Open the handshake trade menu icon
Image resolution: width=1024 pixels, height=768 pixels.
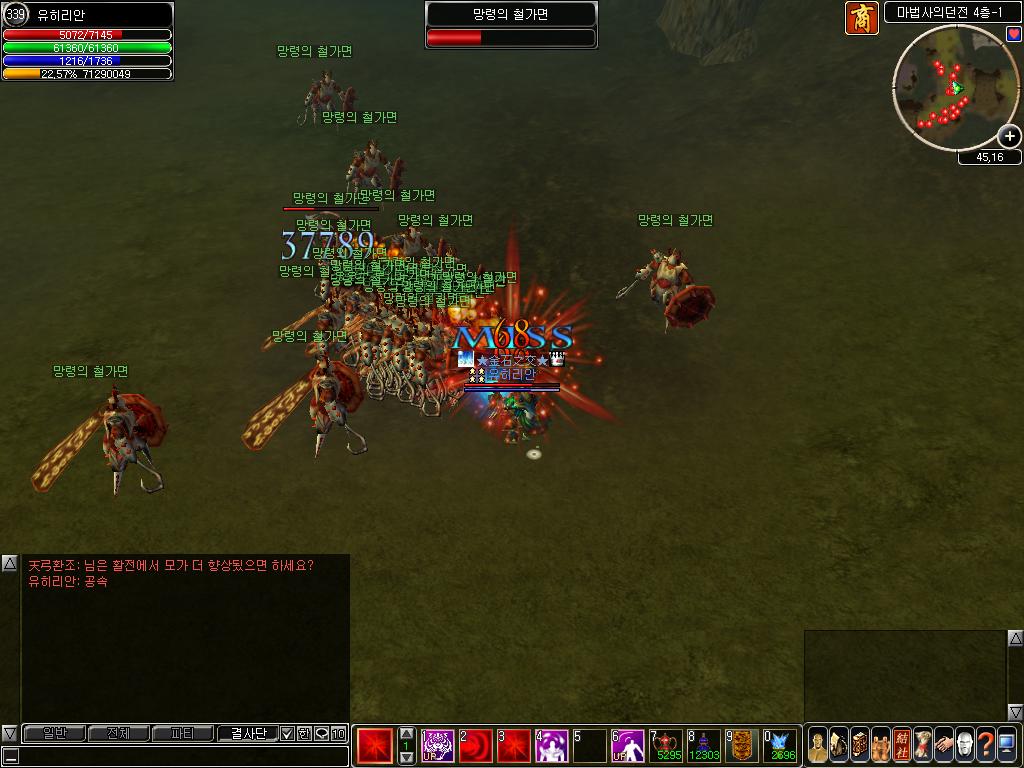[943, 745]
